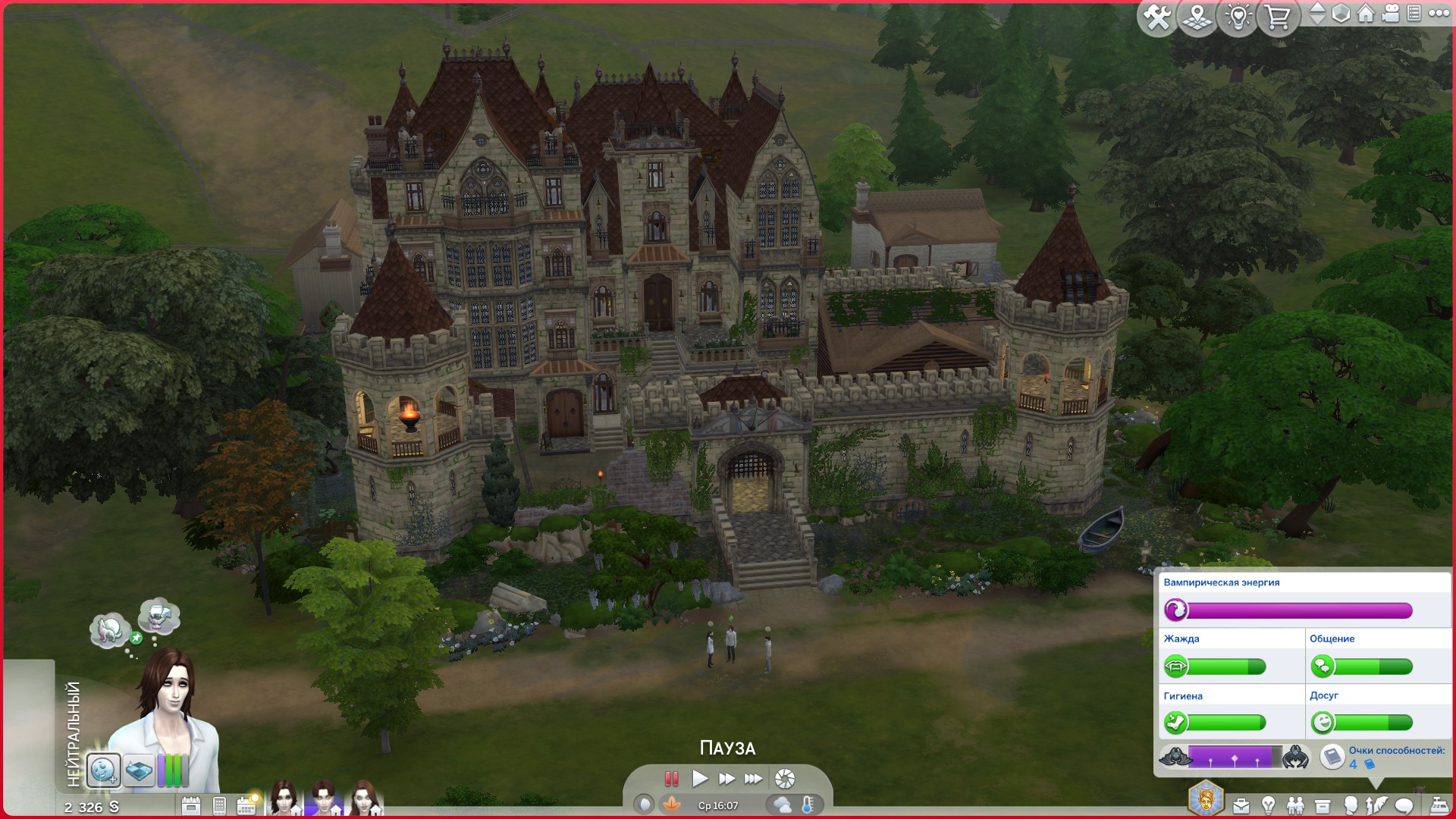The height and width of the screenshot is (819, 1456).
Task: Set game speed to ultra fast forward
Action: tap(753, 779)
